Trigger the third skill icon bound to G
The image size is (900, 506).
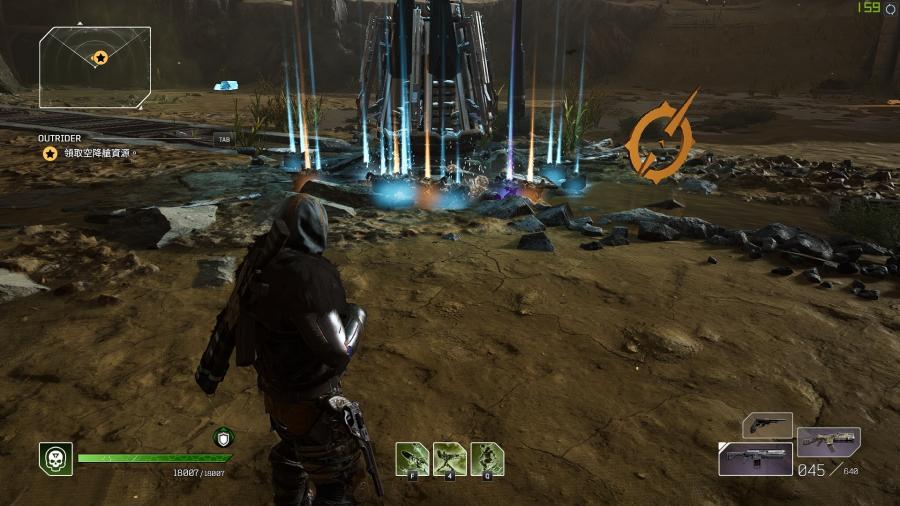point(487,458)
